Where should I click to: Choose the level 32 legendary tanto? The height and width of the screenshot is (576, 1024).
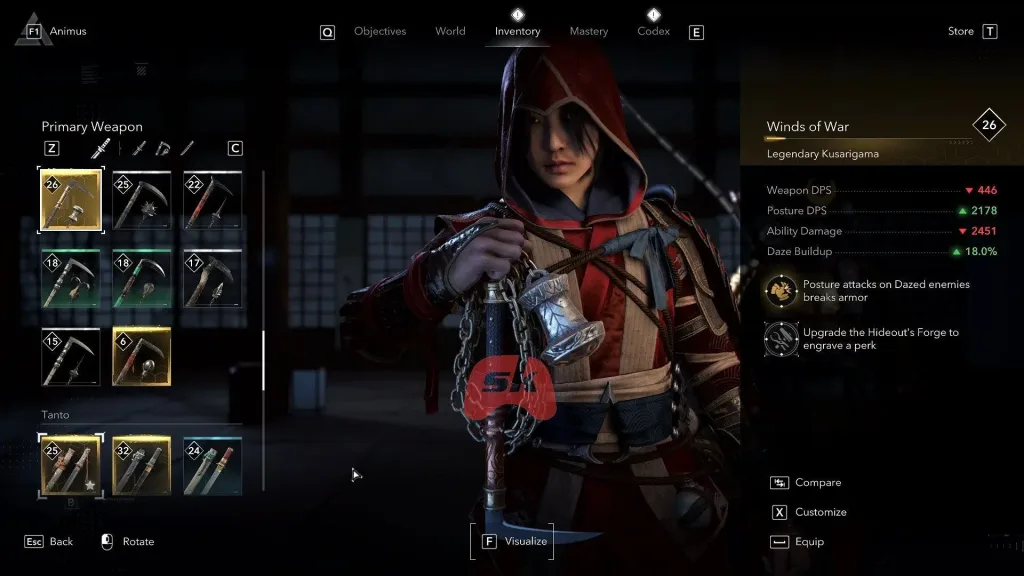click(x=141, y=465)
